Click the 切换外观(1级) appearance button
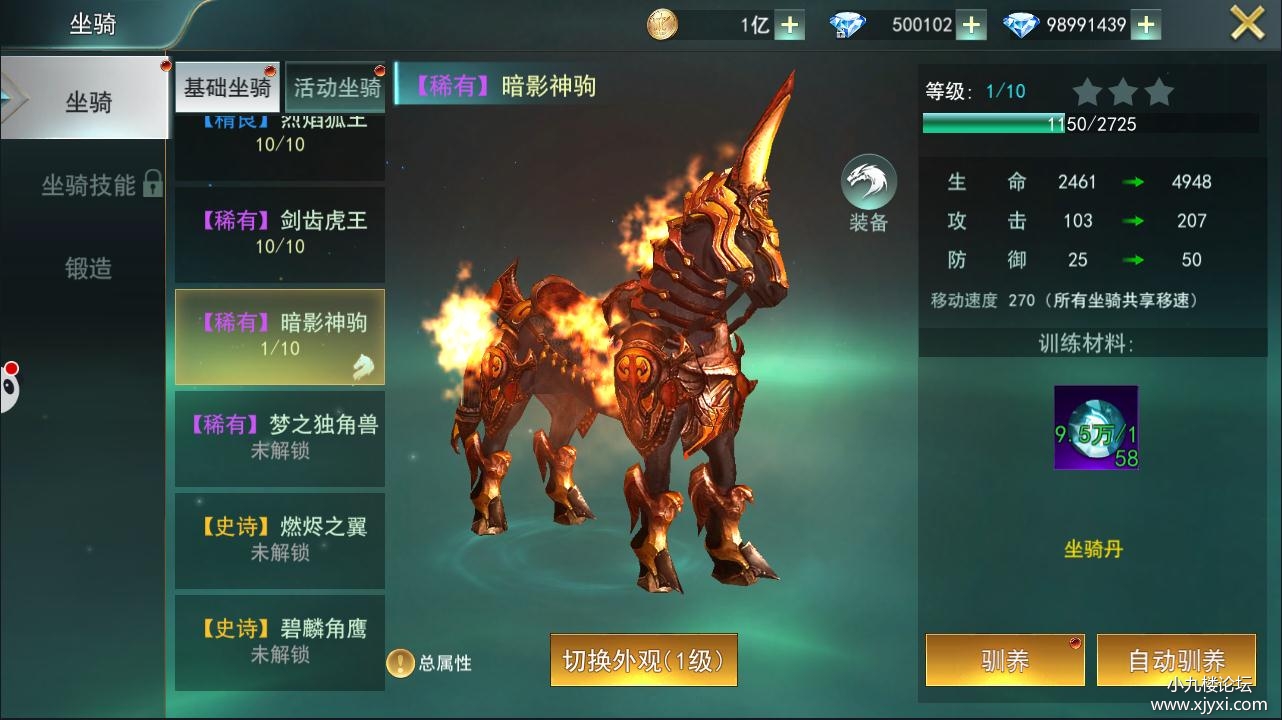 (x=643, y=659)
